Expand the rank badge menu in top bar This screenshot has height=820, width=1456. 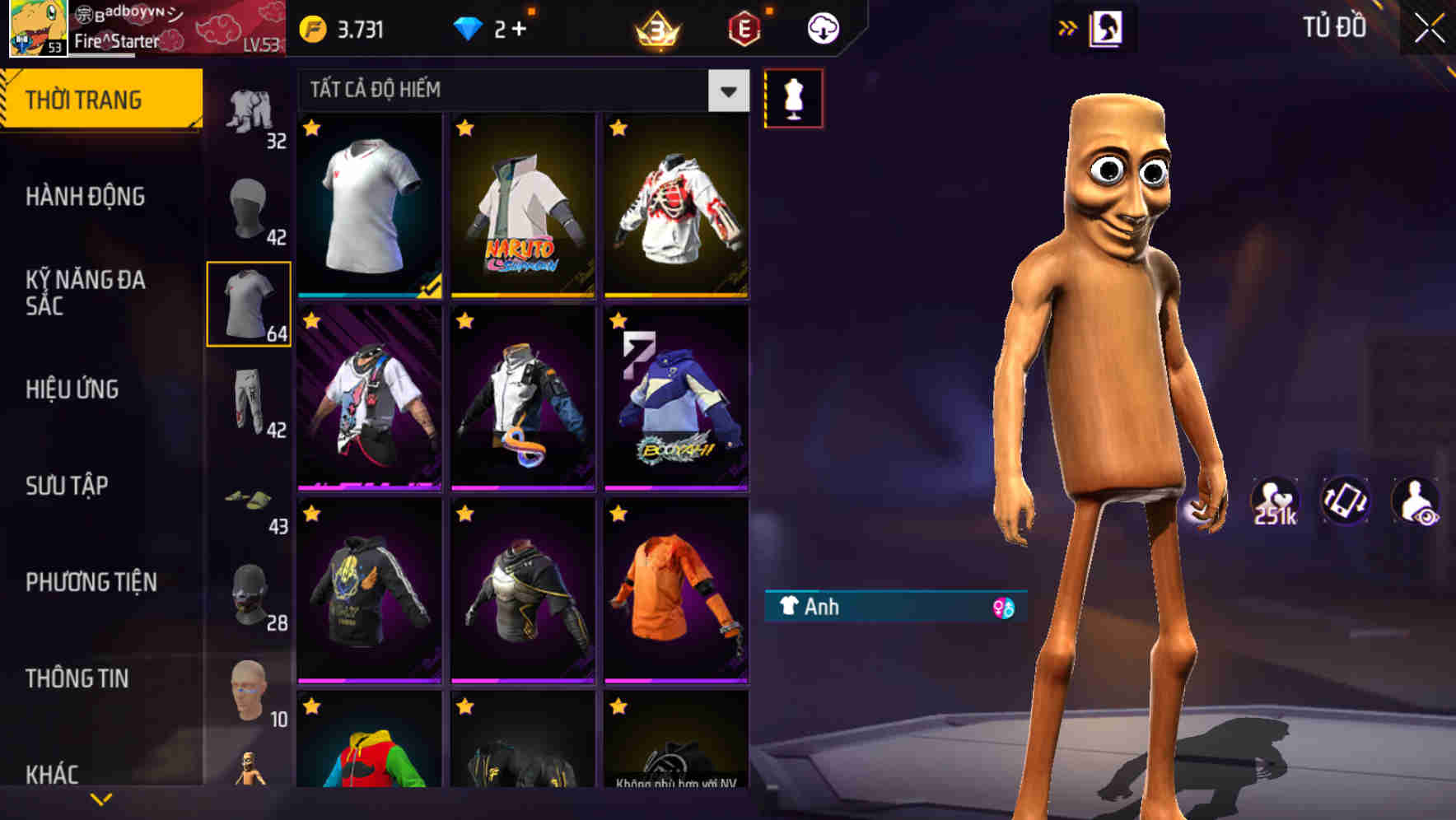pos(659,27)
